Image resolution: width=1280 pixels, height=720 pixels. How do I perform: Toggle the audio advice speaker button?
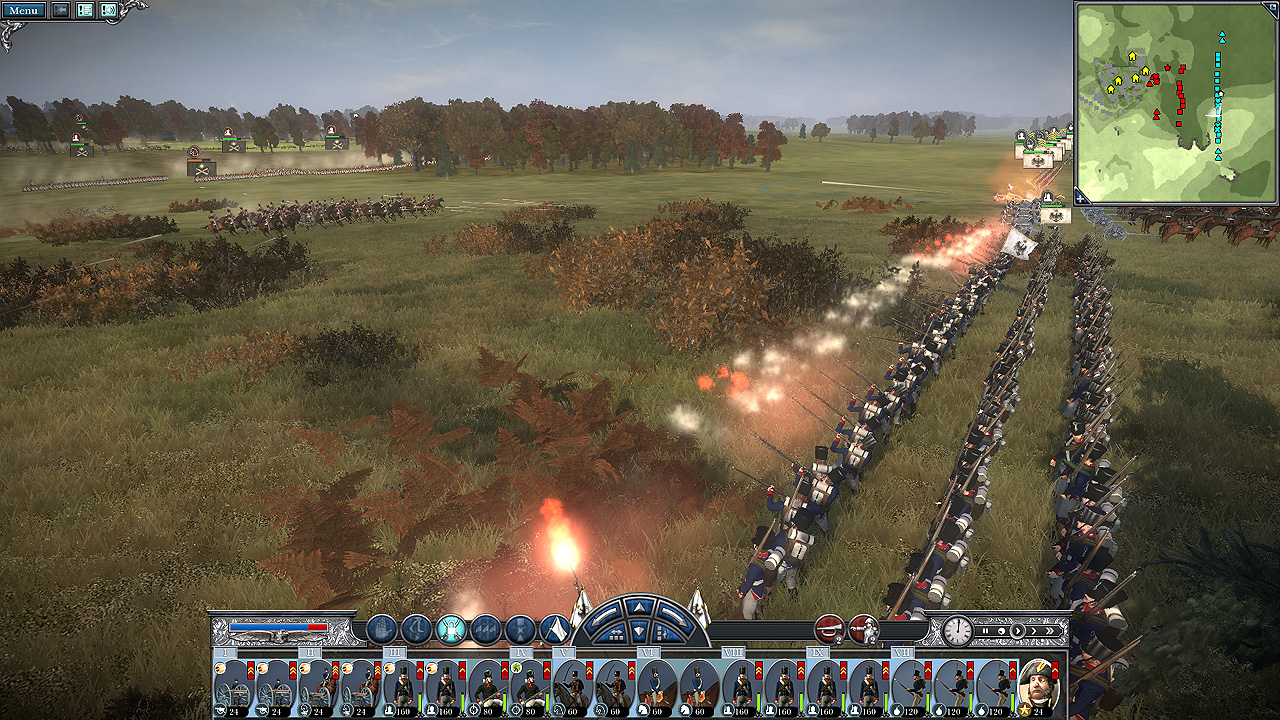pyautogui.click(x=108, y=11)
